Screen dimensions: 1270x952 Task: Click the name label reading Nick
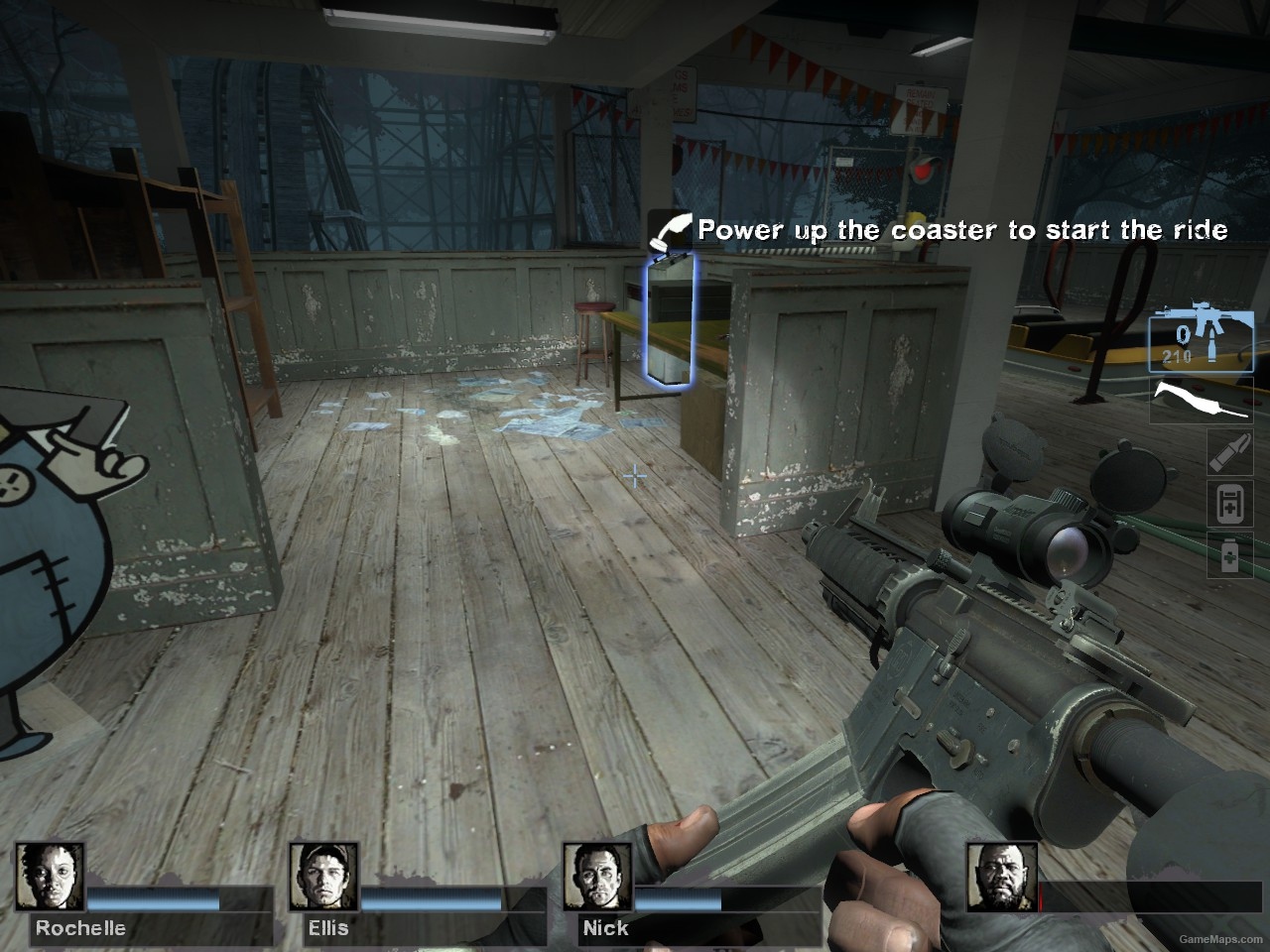[603, 928]
